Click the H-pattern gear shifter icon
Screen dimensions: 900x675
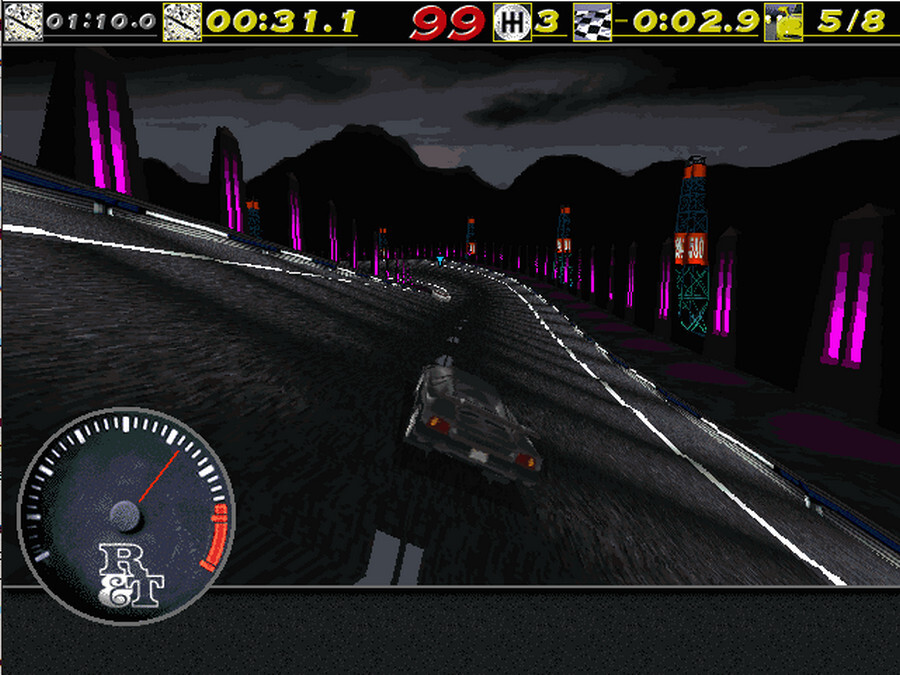tap(513, 21)
